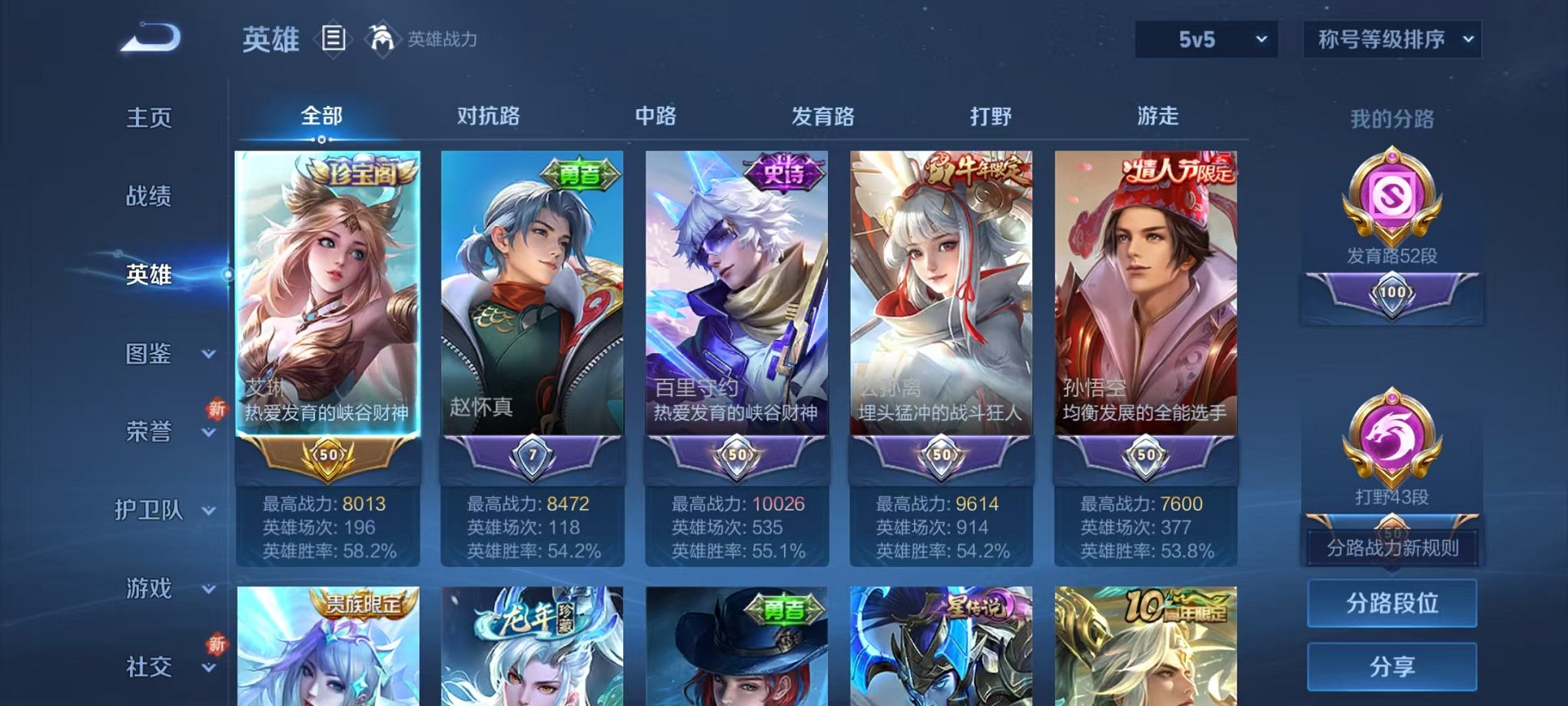Image resolution: width=1568 pixels, height=706 pixels.
Task: Open the 荣誉 honors sidebar entry
Action: (x=148, y=432)
